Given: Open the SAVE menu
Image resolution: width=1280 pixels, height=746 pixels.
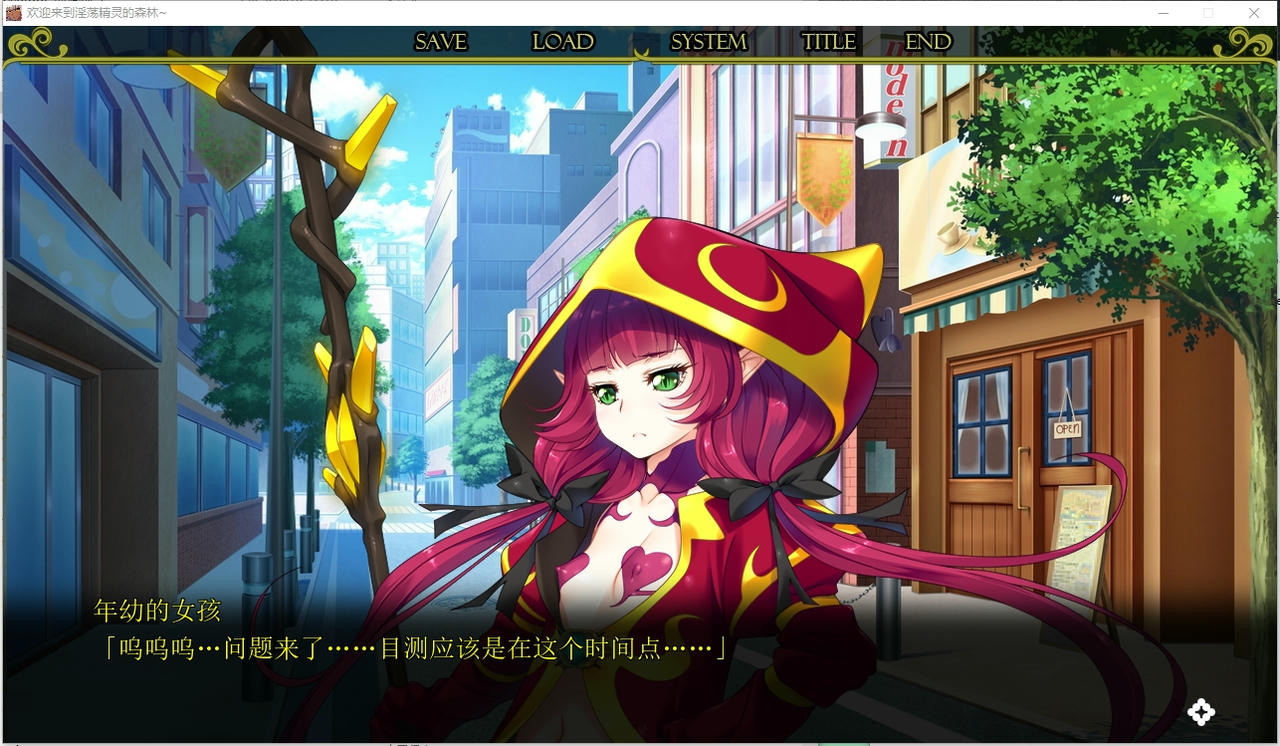Looking at the screenshot, I should (440, 42).
